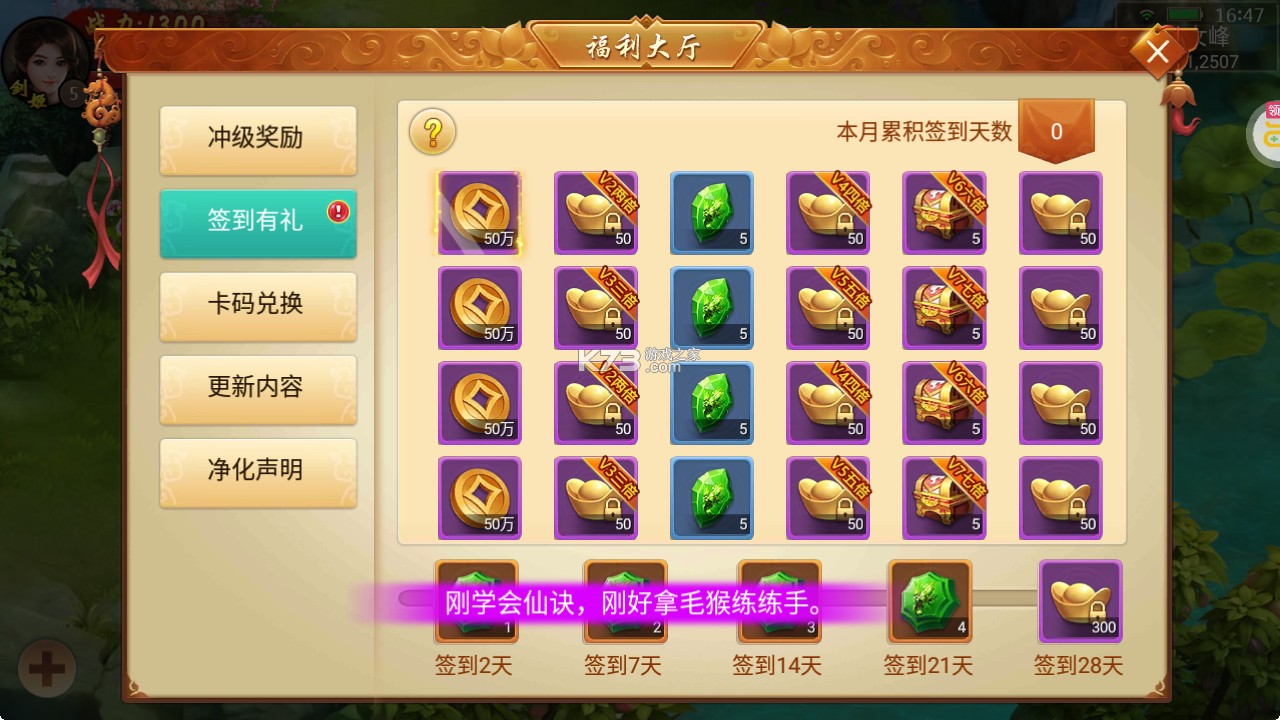This screenshot has width=1280, height=720.
Task: Select the locked V7七倍 chest reward
Action: (944, 307)
